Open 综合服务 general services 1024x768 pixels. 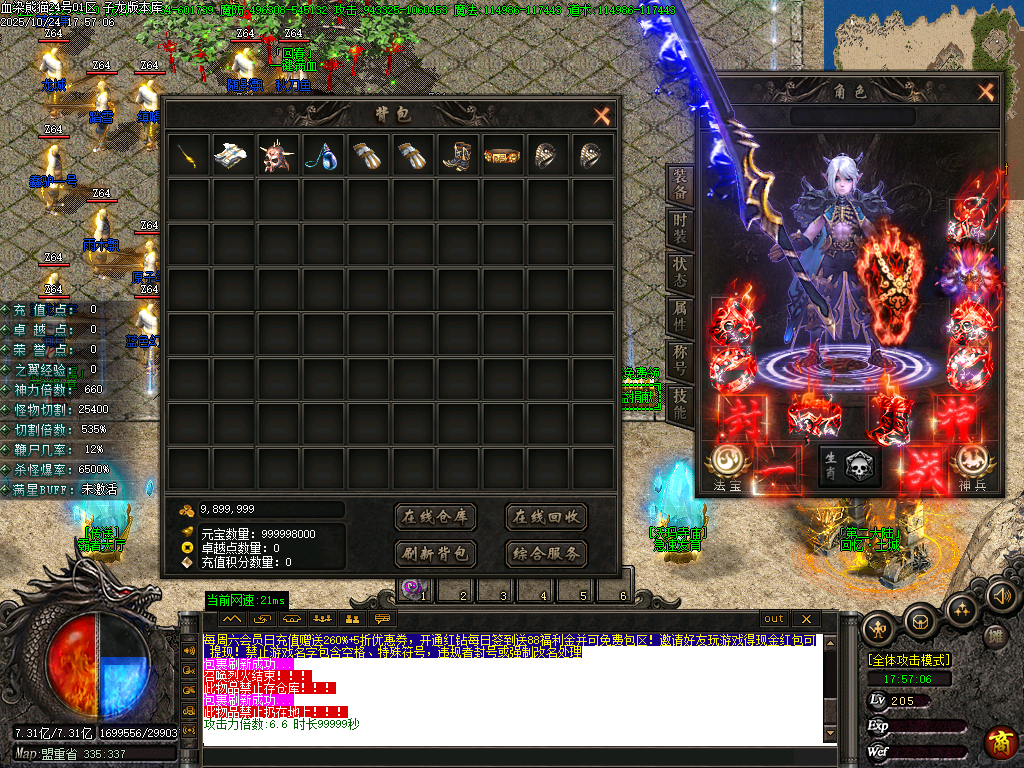pos(545,553)
